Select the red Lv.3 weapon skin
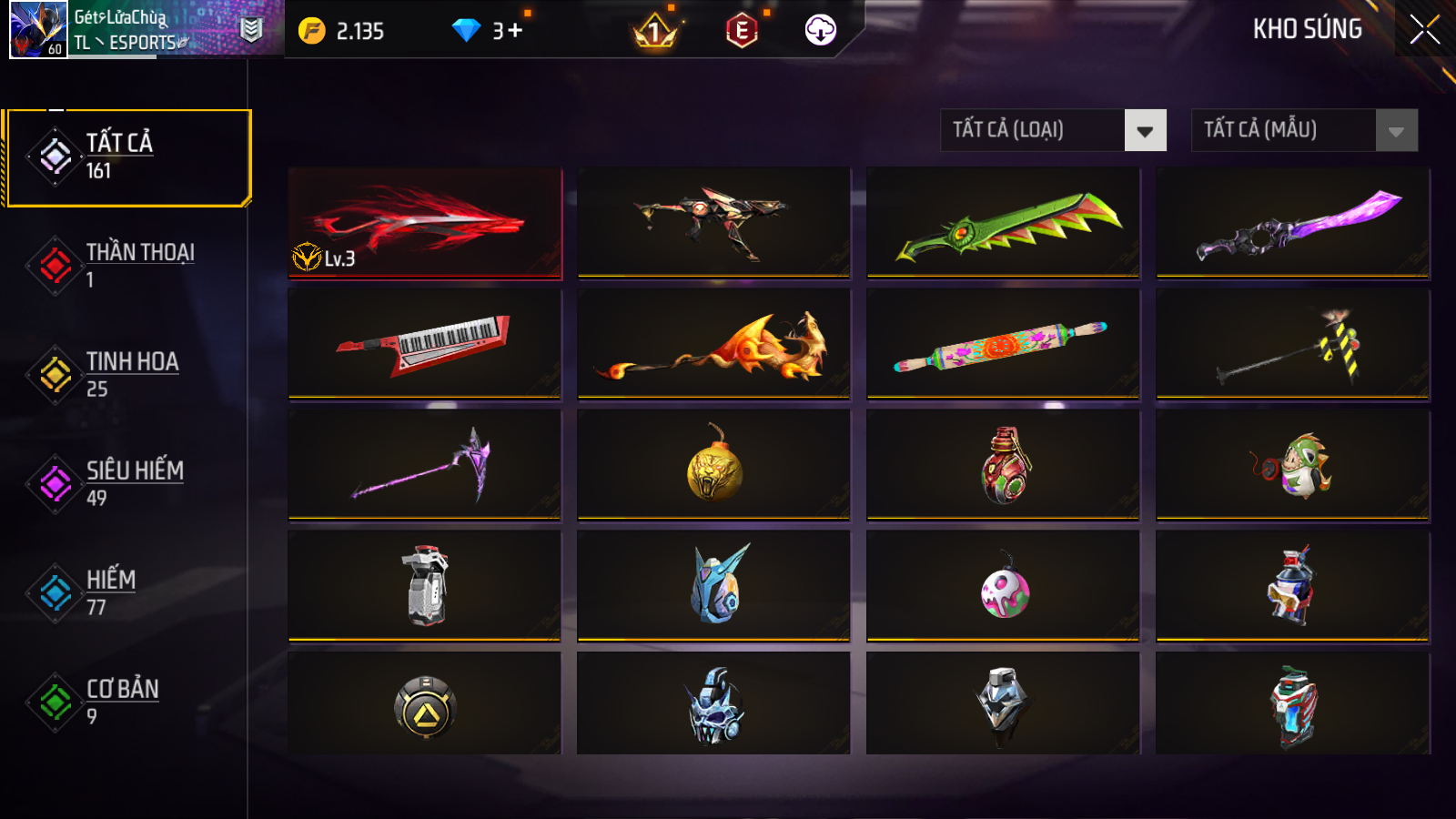Image resolution: width=1456 pixels, height=819 pixels. (425, 223)
